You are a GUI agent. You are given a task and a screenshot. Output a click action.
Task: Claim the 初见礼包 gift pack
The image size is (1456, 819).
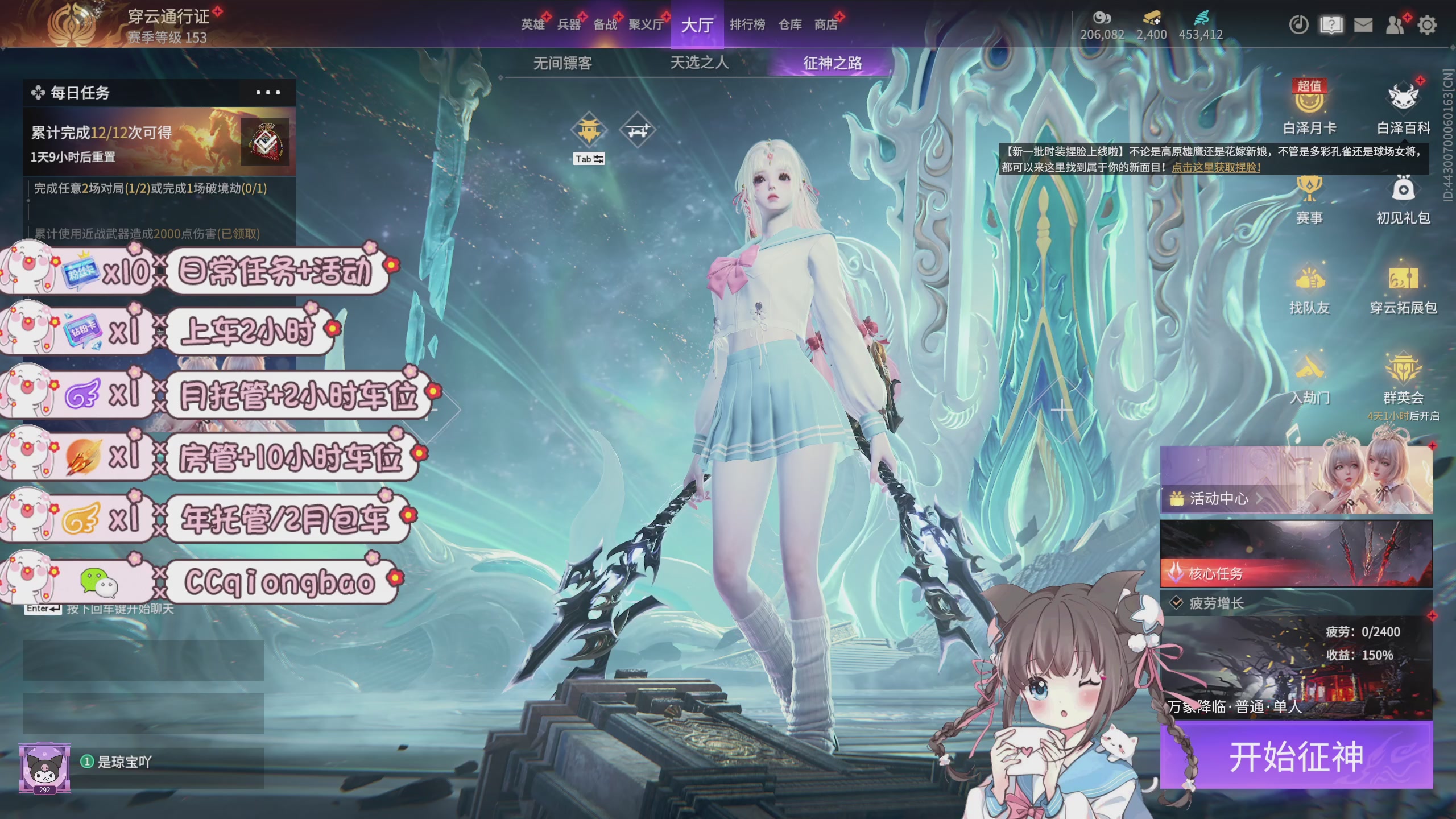[x=1403, y=200]
